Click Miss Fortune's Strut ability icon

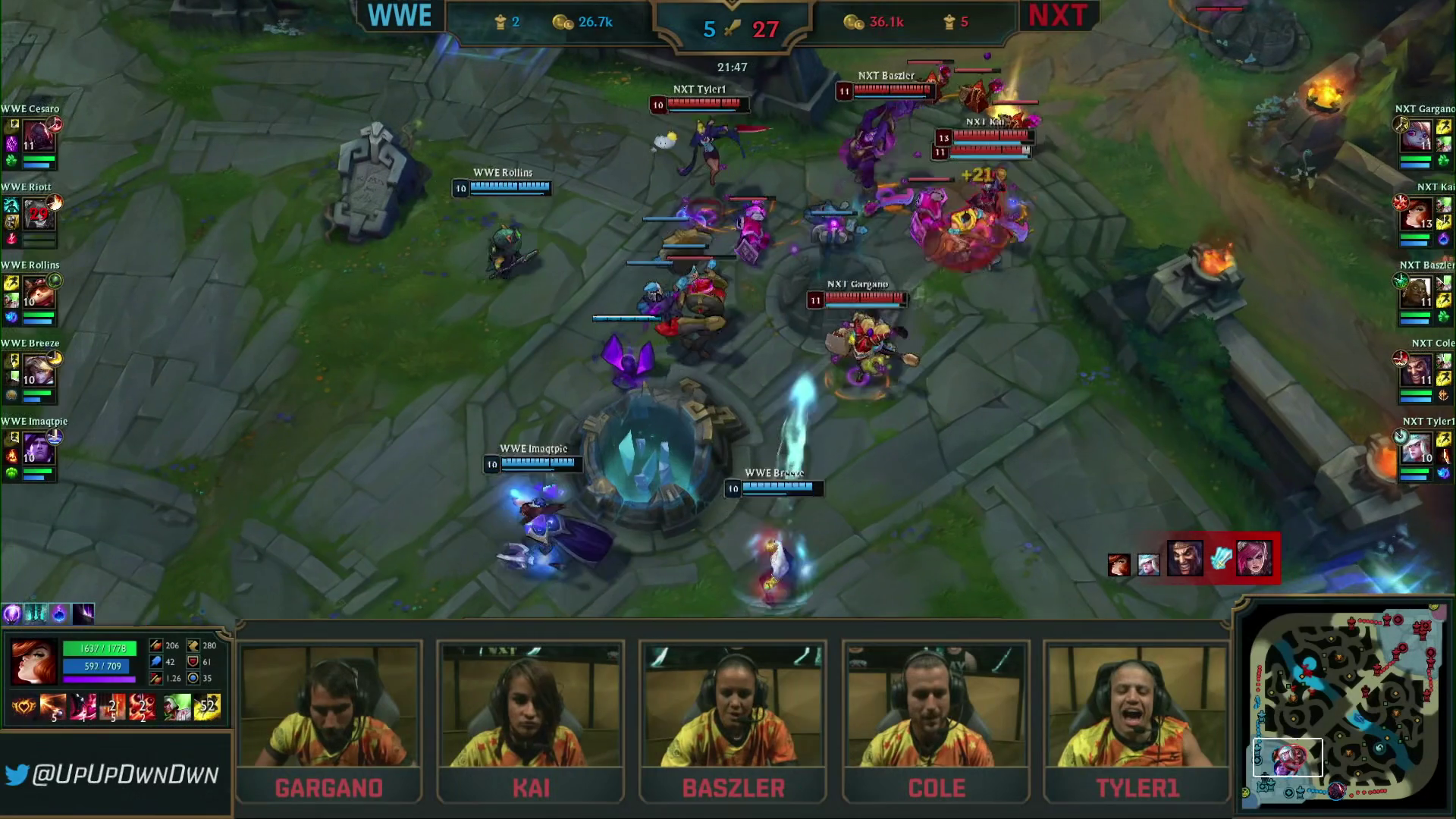[82, 707]
